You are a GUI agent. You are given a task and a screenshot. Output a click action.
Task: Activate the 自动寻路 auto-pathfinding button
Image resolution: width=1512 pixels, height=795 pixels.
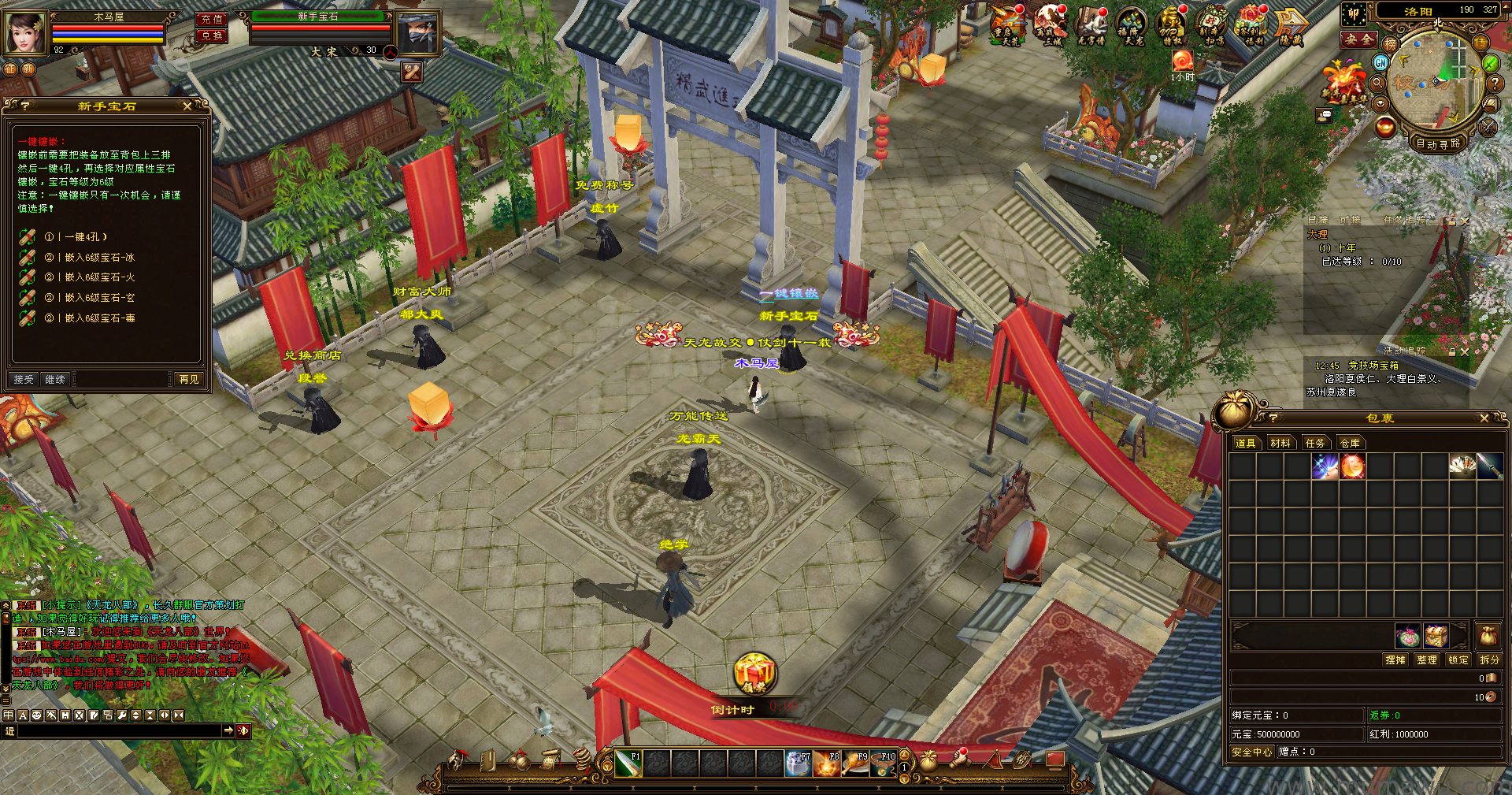[x=1438, y=144]
